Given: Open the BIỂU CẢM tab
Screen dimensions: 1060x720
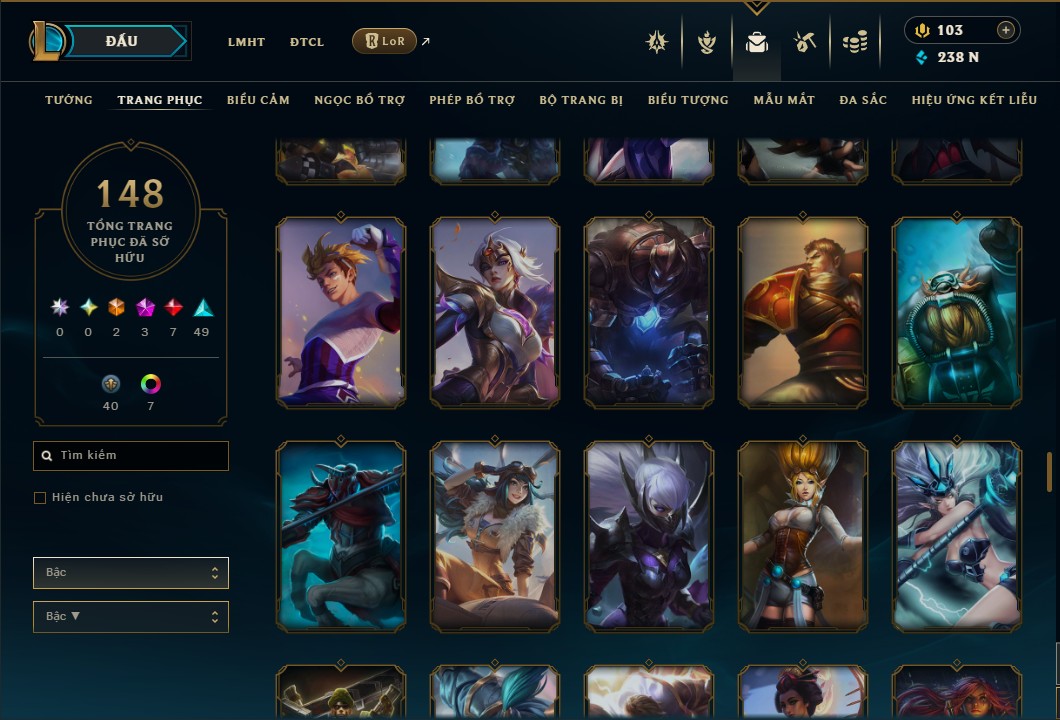Looking at the screenshot, I should tap(258, 100).
